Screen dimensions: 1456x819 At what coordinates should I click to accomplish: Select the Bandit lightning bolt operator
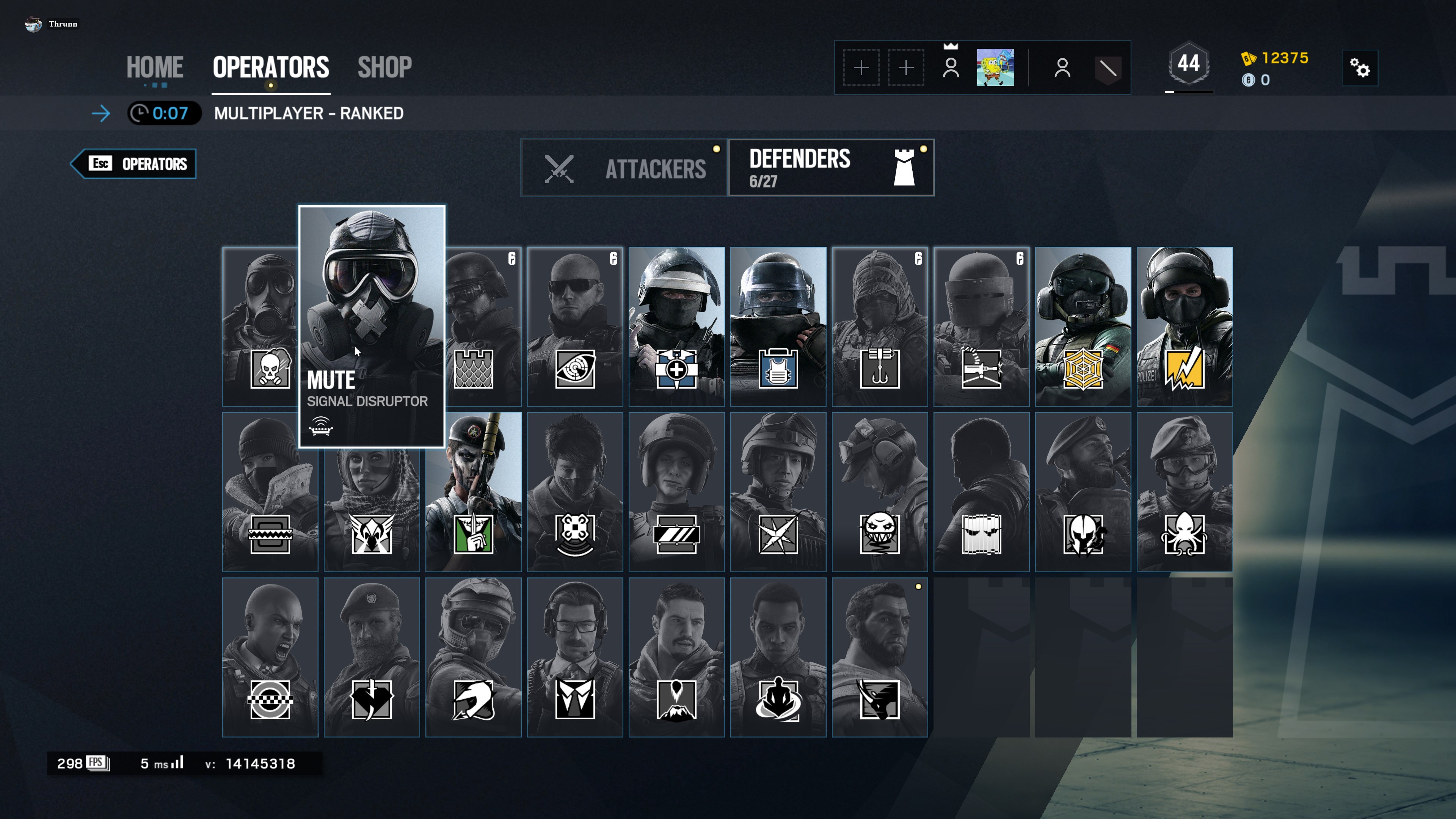pyautogui.click(x=1184, y=326)
